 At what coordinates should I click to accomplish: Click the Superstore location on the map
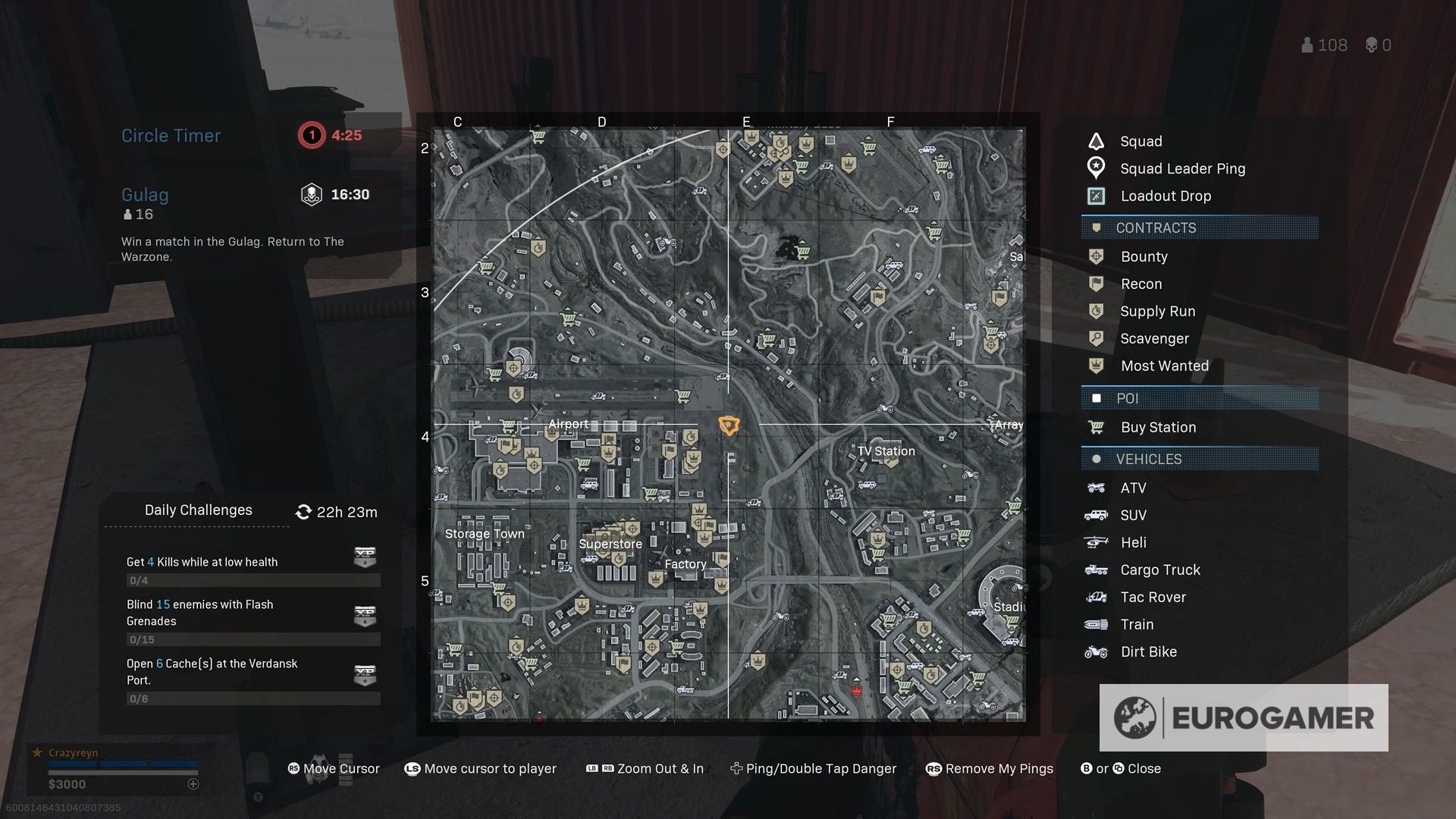click(x=610, y=544)
